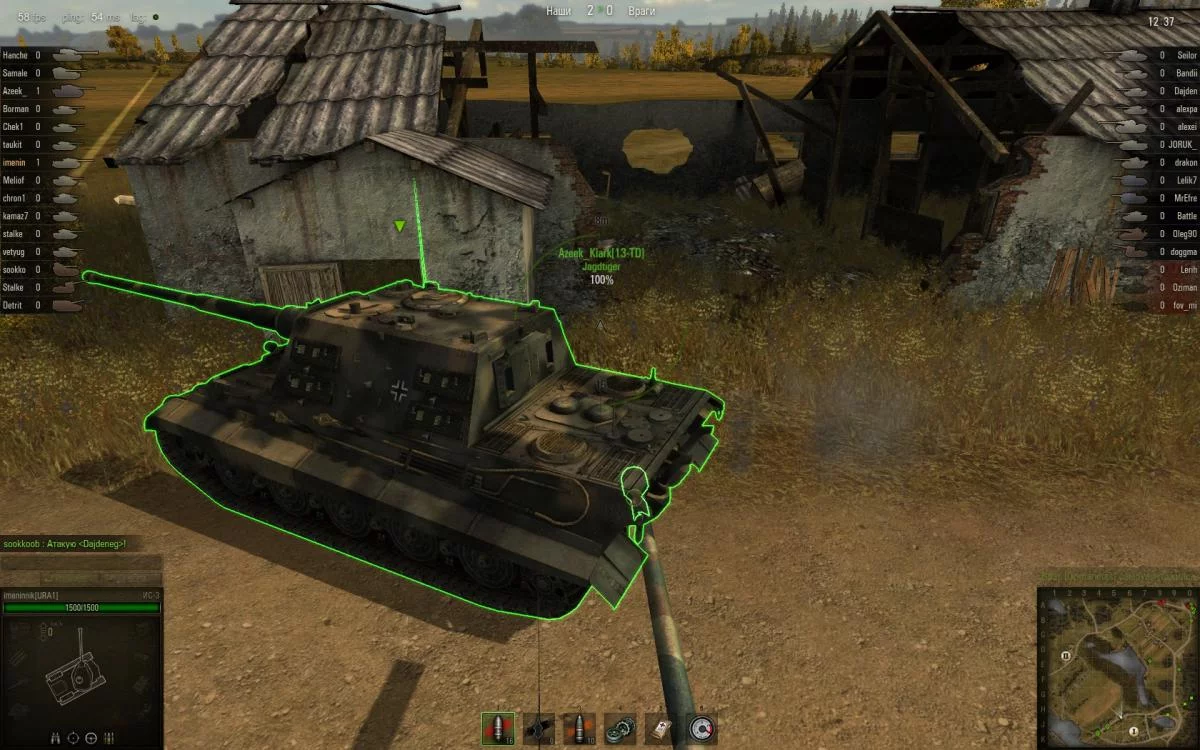Pick enemy drakon from the enemy roster

tap(1185, 163)
